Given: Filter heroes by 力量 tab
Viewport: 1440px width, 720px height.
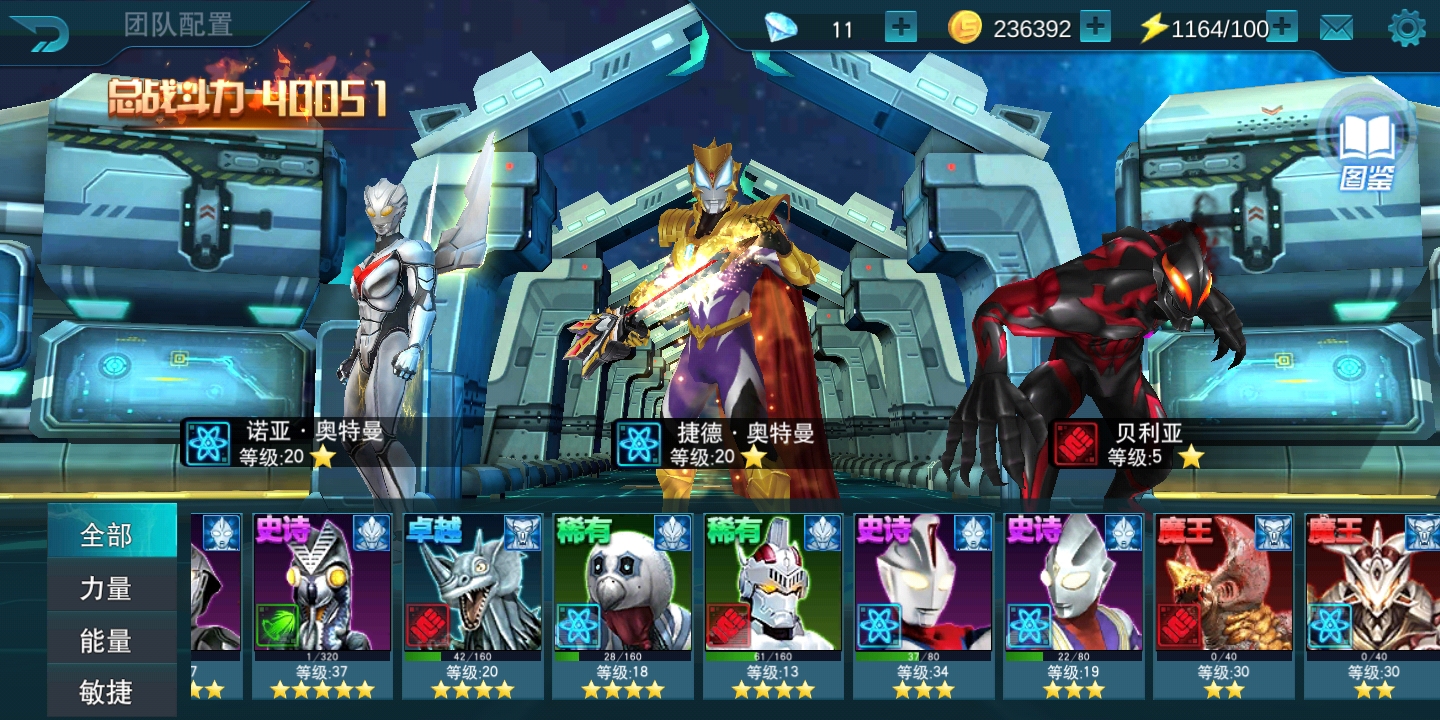Looking at the screenshot, I should tap(107, 588).
